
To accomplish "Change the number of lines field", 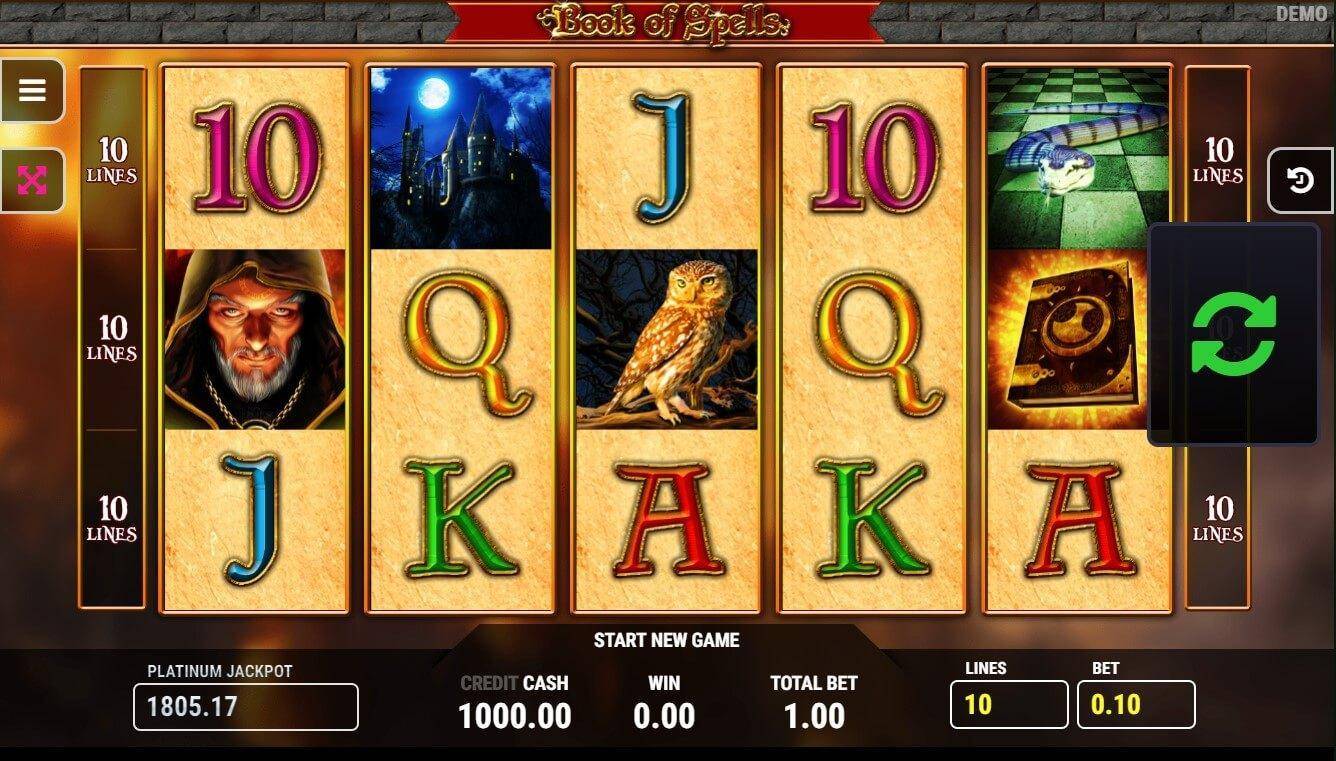I will click(1008, 705).
